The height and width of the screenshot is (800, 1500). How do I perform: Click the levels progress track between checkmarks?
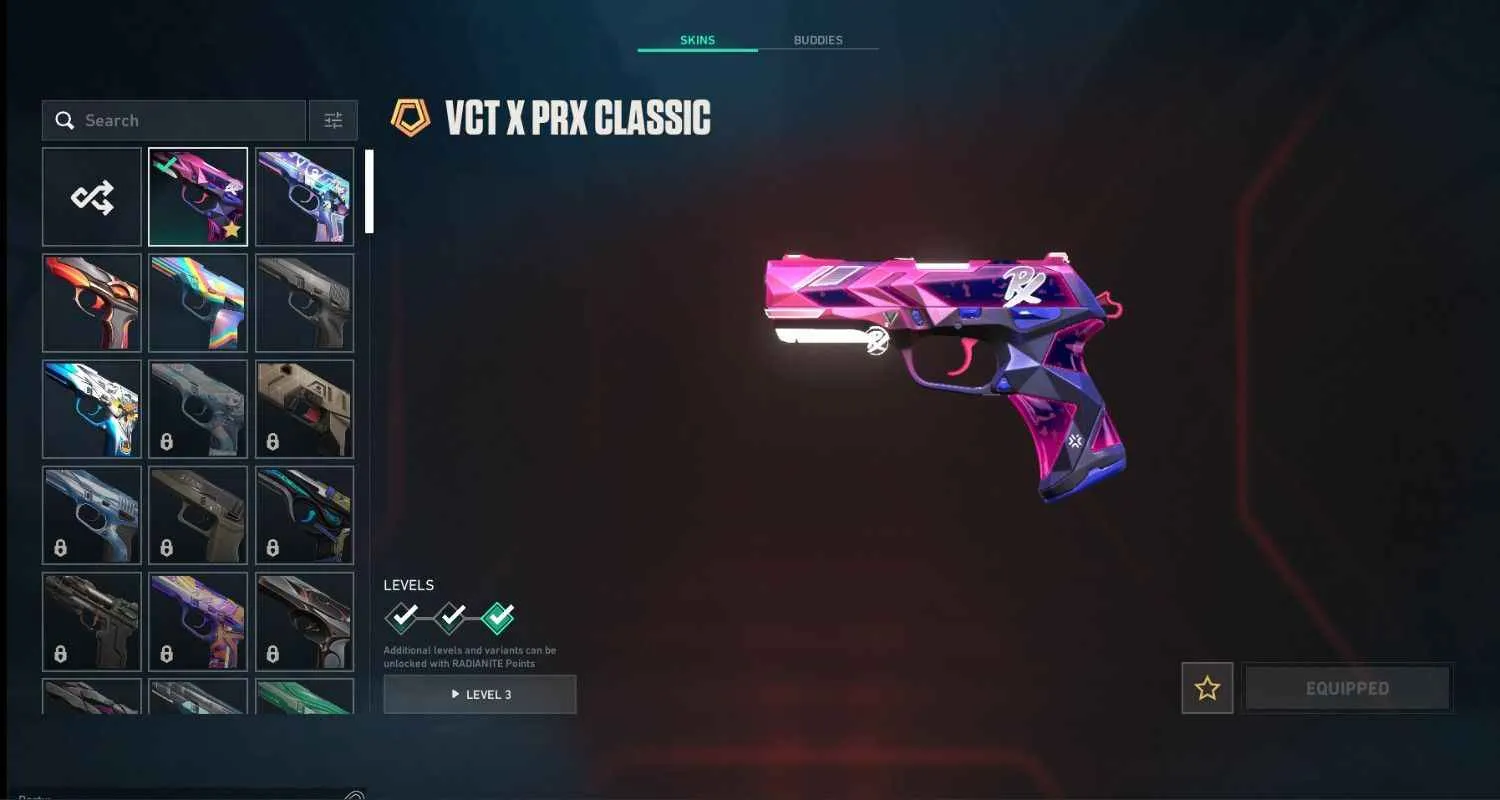pyautogui.click(x=427, y=619)
